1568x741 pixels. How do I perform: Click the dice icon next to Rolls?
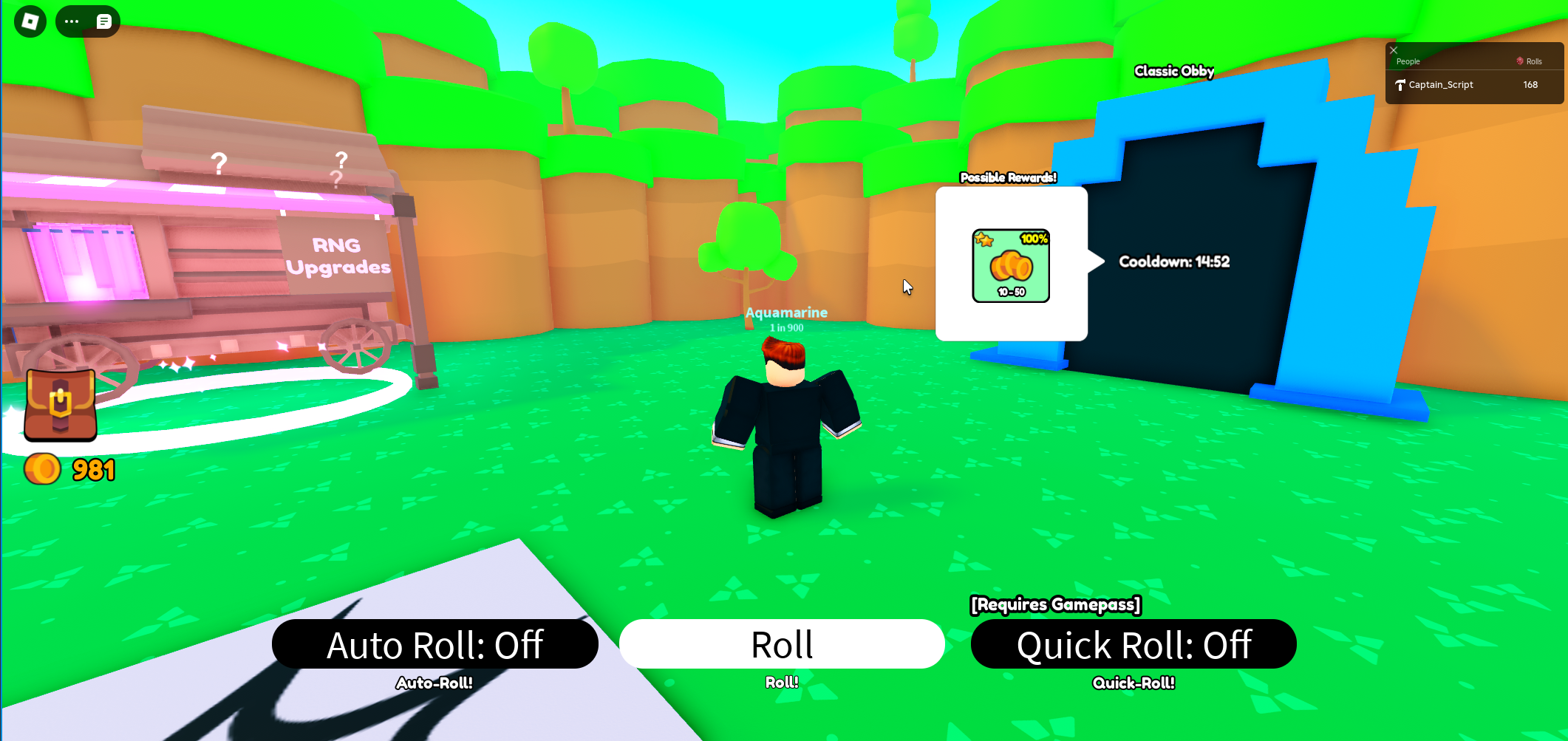[x=1518, y=61]
